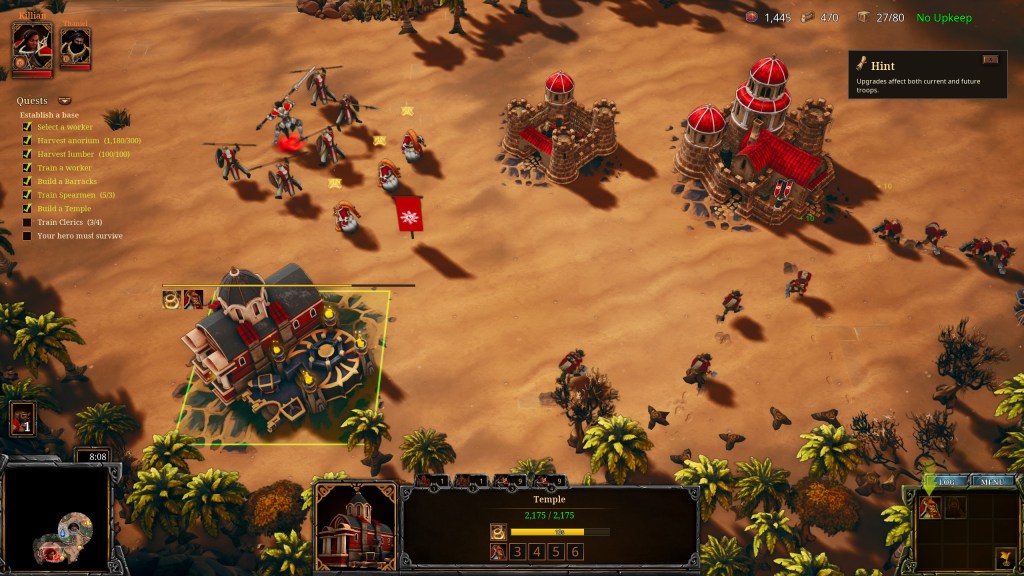This screenshot has height=576, width=1024.
Task: Close the Hint popup
Action: pyautogui.click(x=990, y=60)
